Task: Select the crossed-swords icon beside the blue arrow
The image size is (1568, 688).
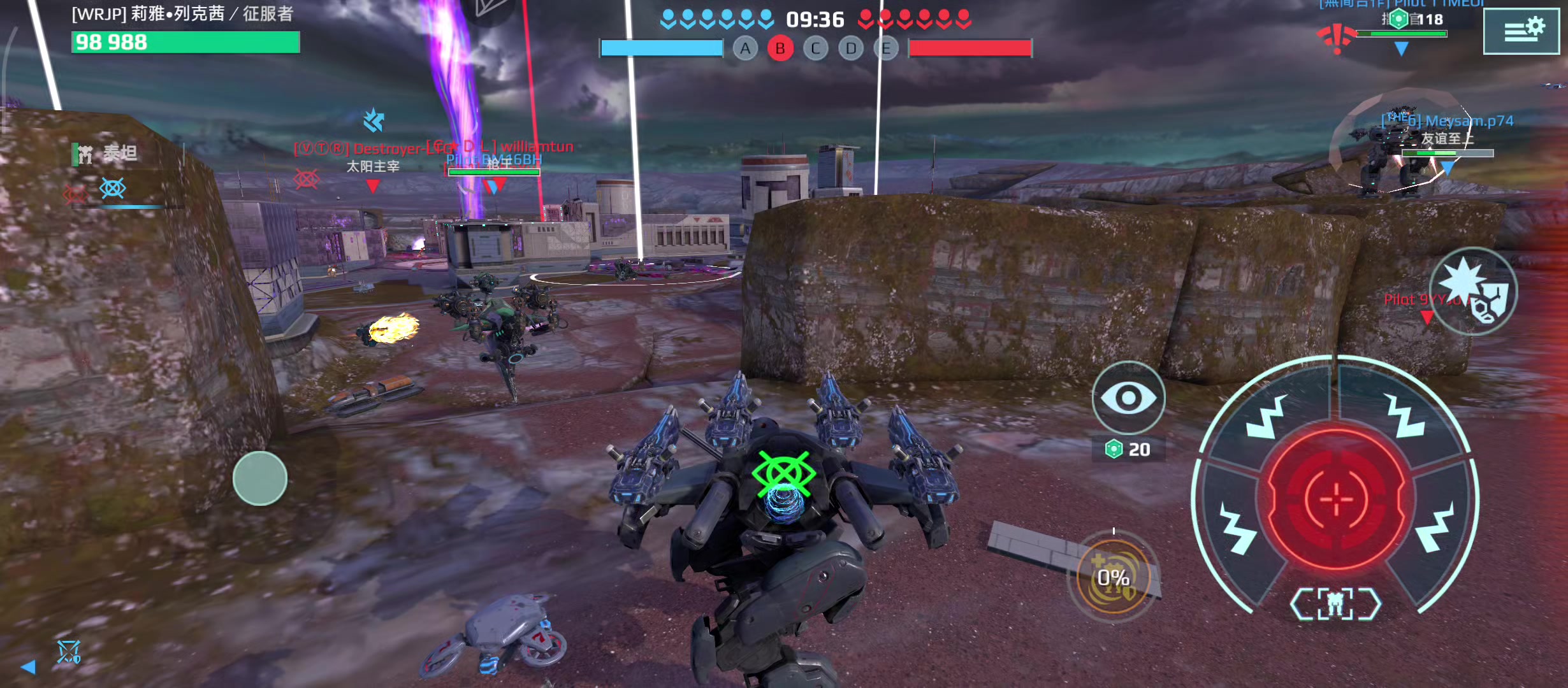Action: click(x=68, y=652)
